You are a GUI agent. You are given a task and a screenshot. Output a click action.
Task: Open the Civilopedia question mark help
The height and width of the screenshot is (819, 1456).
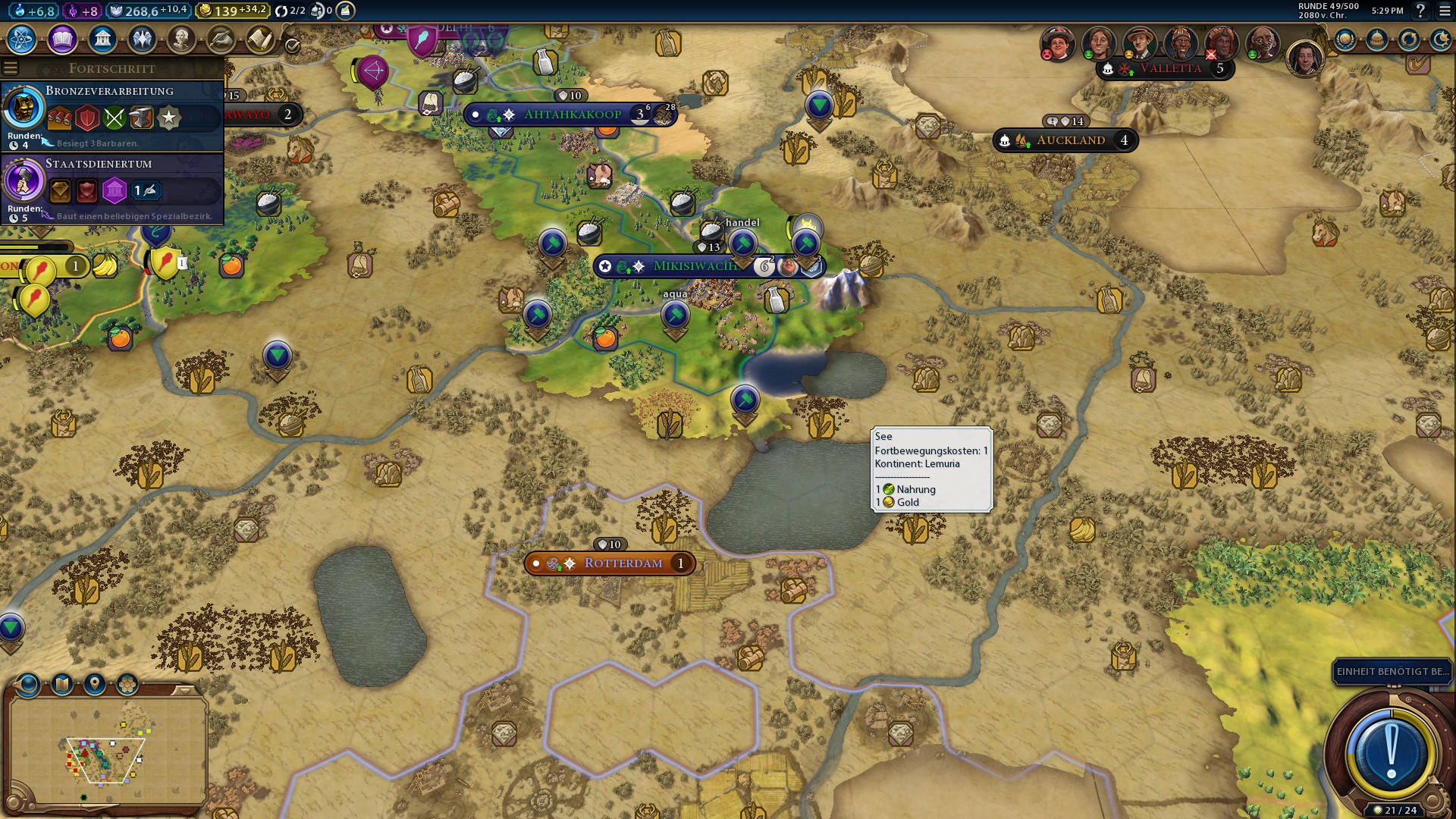pos(1420,11)
